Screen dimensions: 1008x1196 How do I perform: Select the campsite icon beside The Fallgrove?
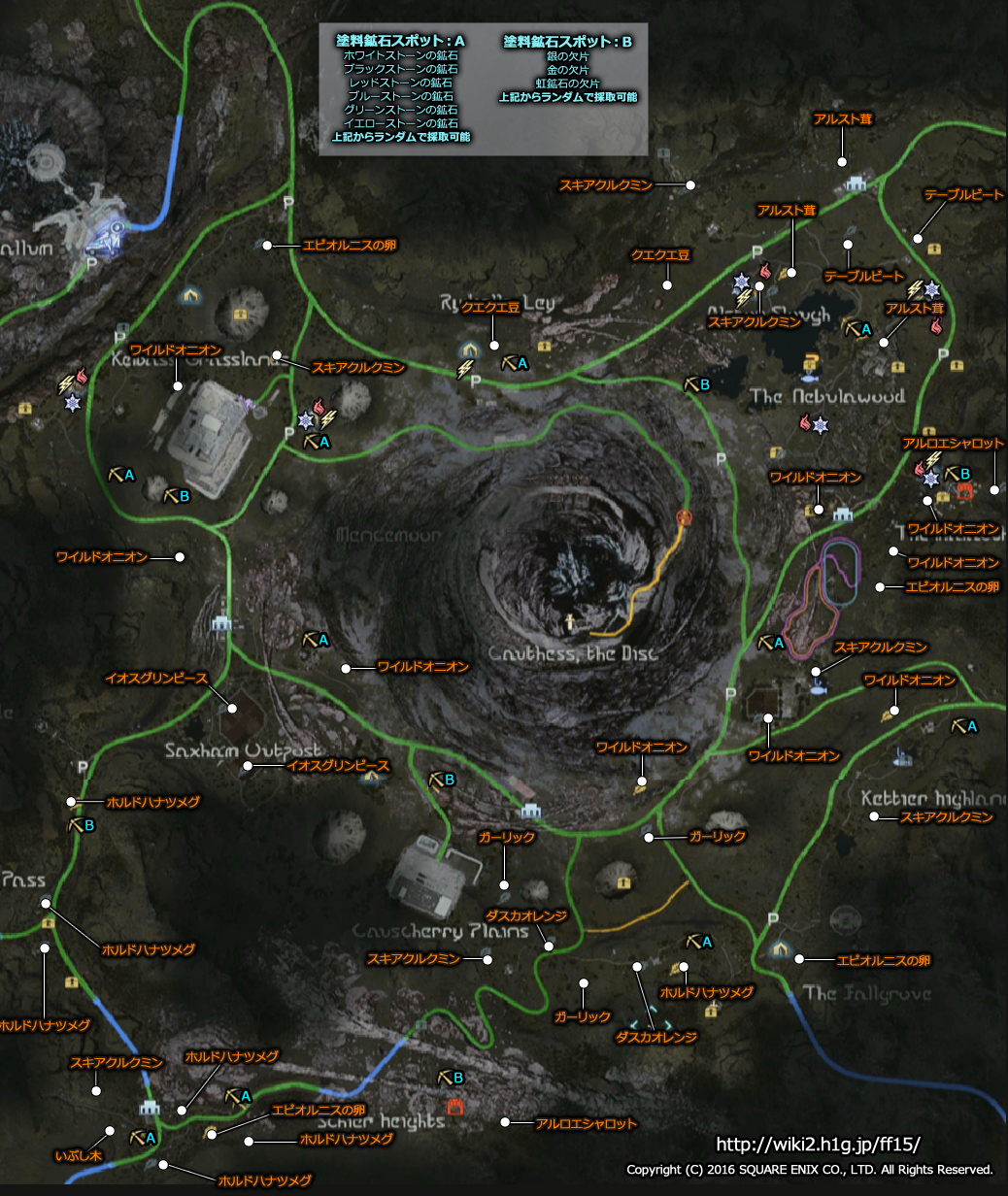(x=780, y=948)
